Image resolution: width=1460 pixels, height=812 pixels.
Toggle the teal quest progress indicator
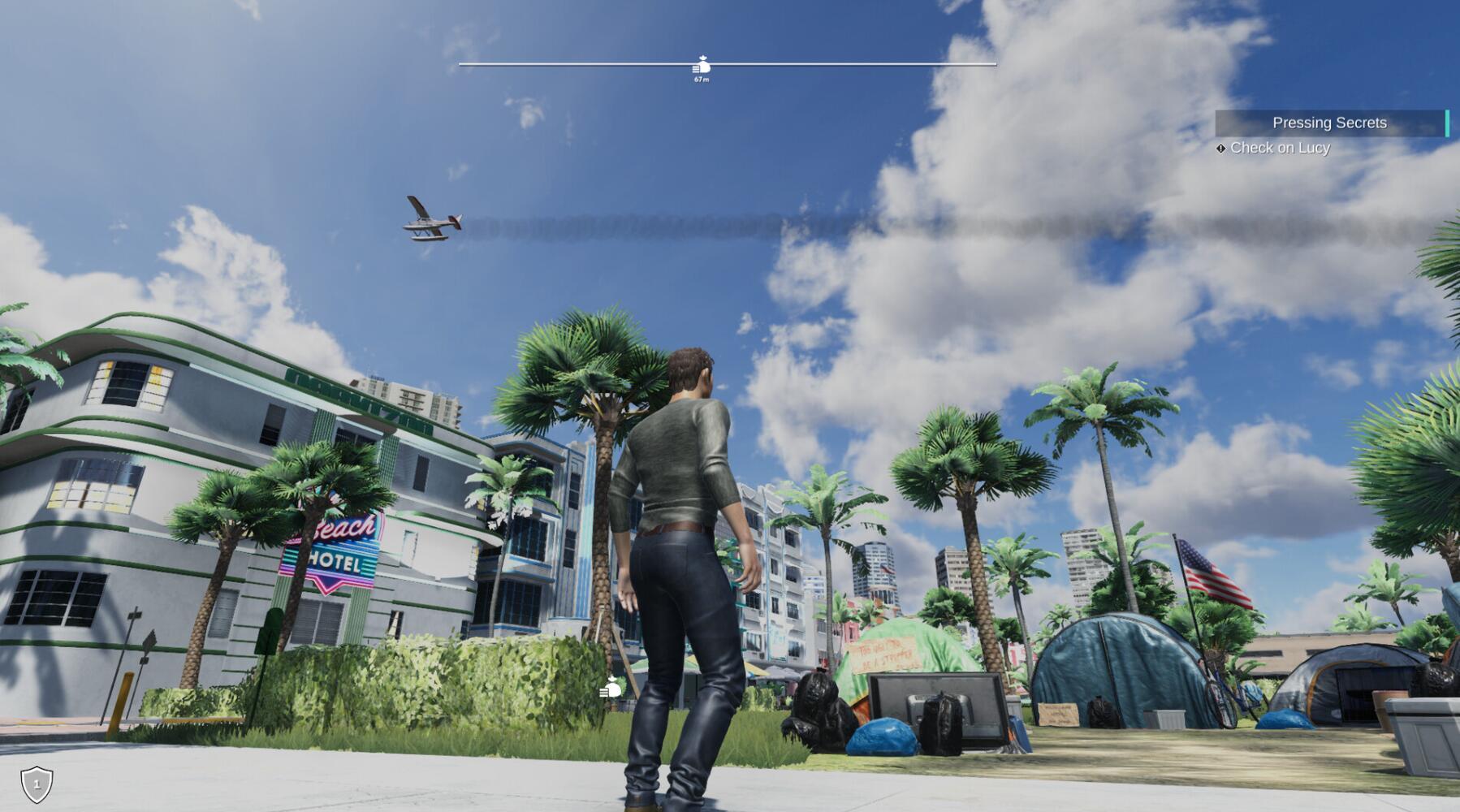point(1447,123)
